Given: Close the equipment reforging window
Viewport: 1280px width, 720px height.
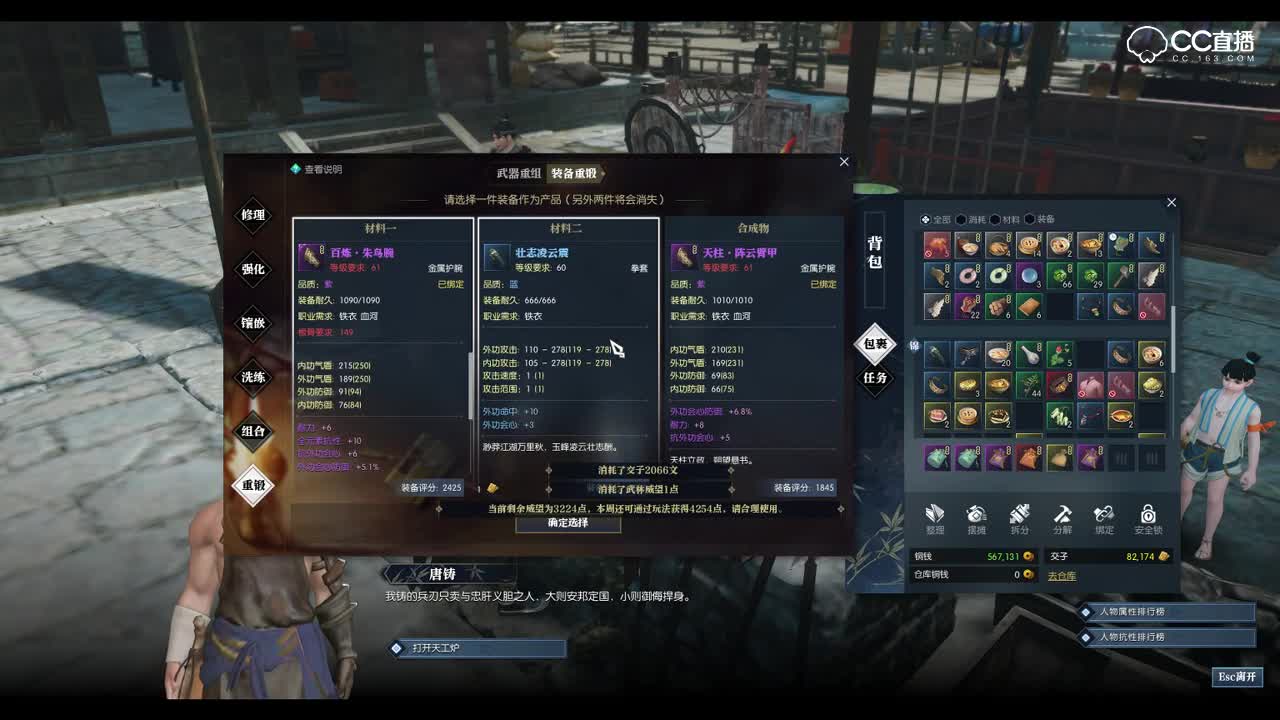Looking at the screenshot, I should [844, 162].
